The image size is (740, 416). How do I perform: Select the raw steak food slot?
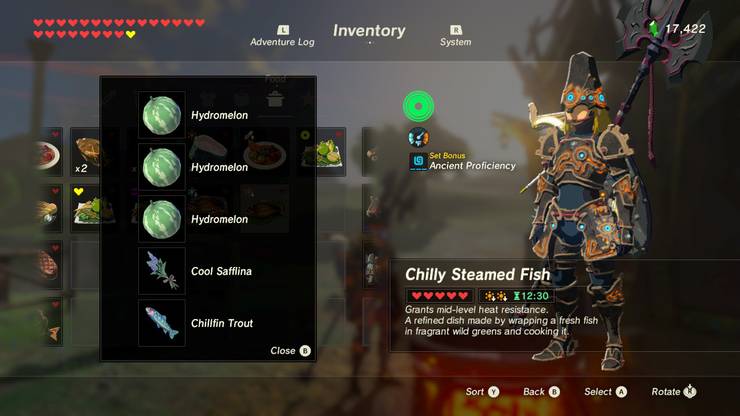point(47,264)
